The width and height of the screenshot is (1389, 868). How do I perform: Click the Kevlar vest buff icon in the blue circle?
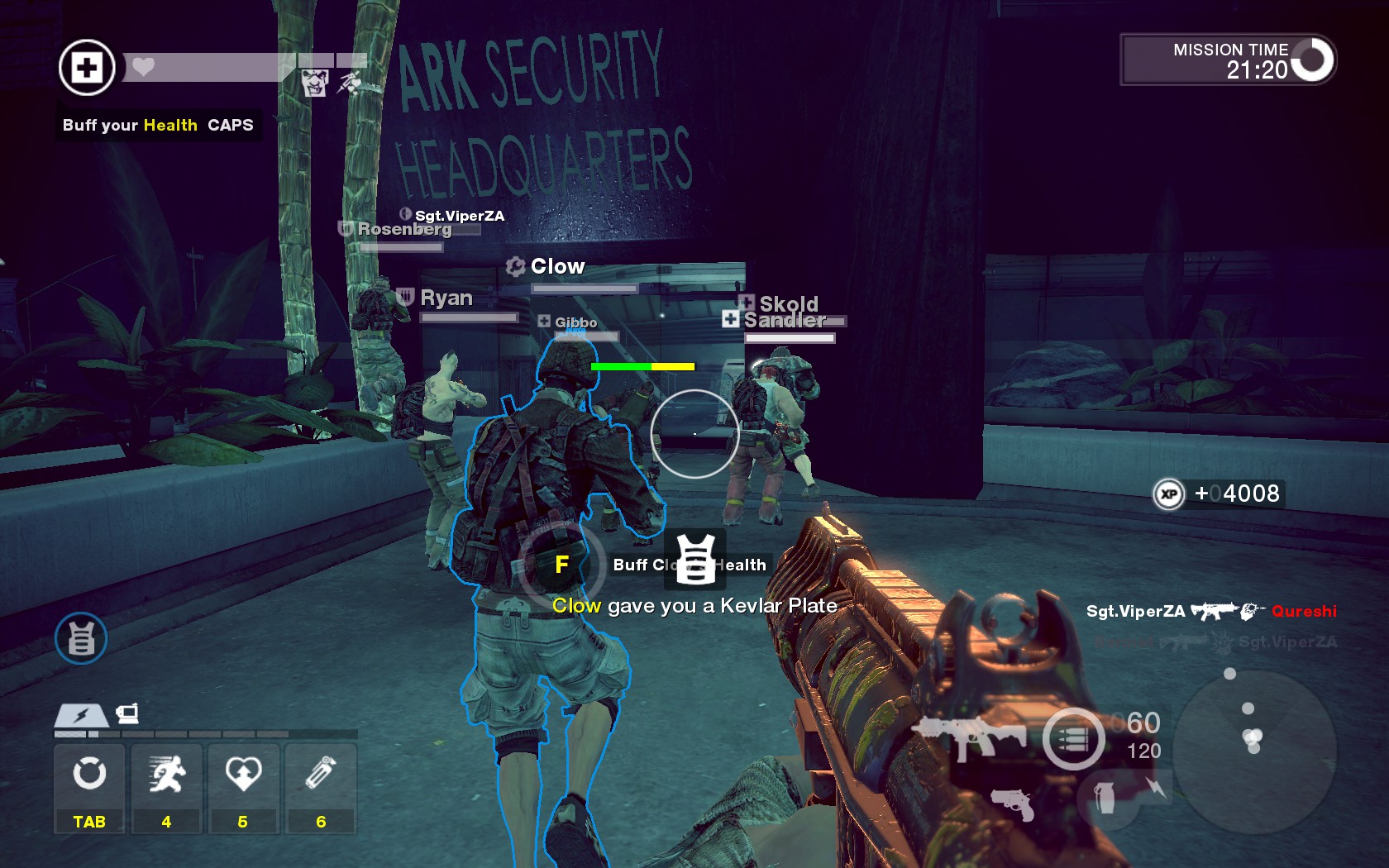[x=81, y=638]
